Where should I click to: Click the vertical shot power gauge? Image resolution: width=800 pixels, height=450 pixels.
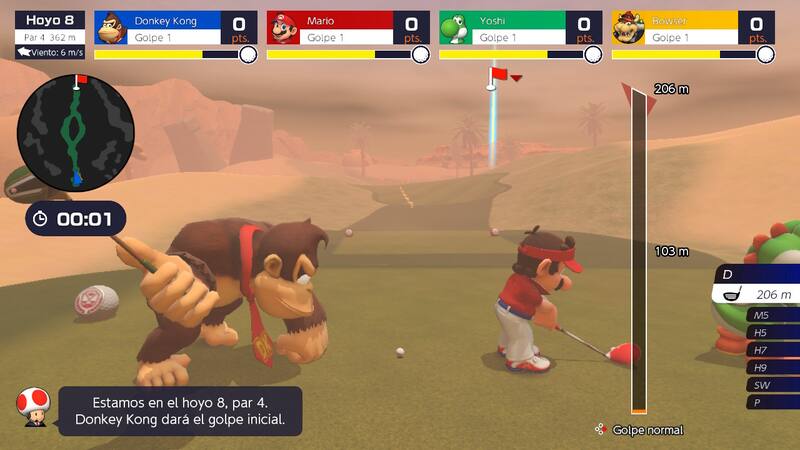[638, 250]
